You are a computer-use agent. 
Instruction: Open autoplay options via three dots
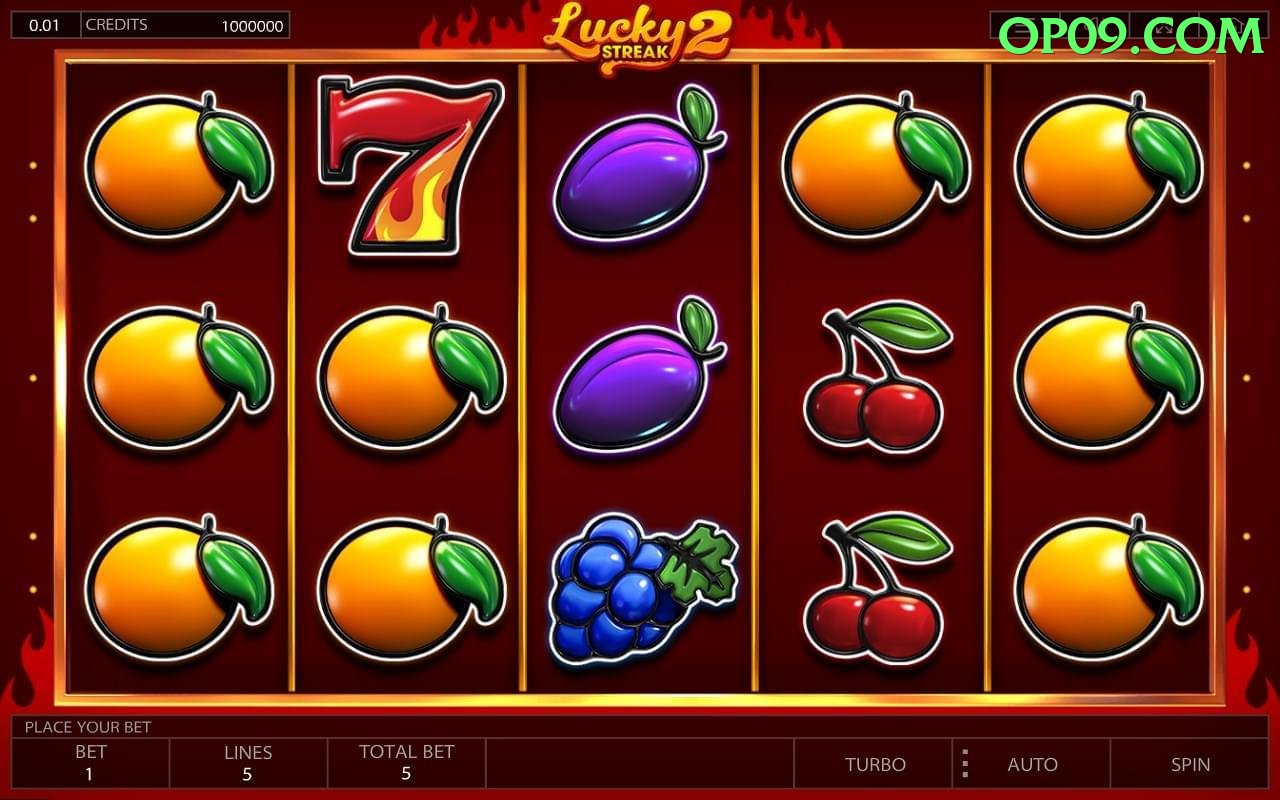click(965, 764)
